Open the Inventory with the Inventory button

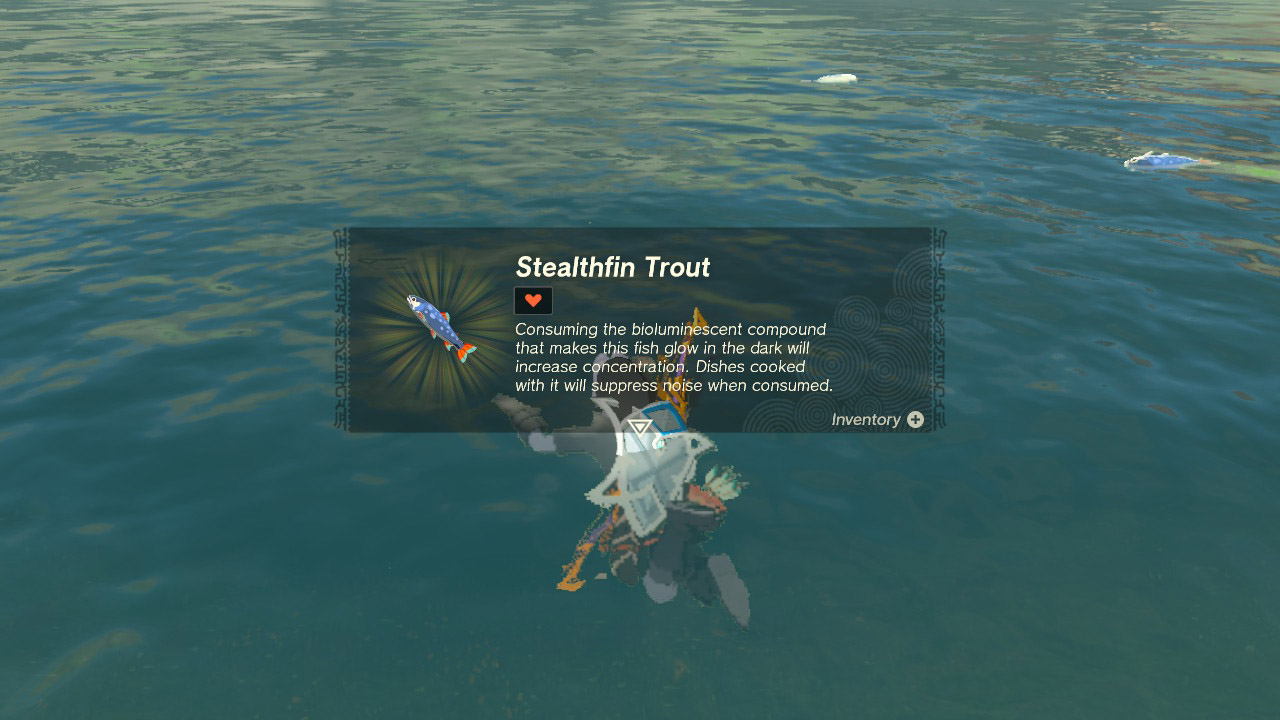pos(876,420)
